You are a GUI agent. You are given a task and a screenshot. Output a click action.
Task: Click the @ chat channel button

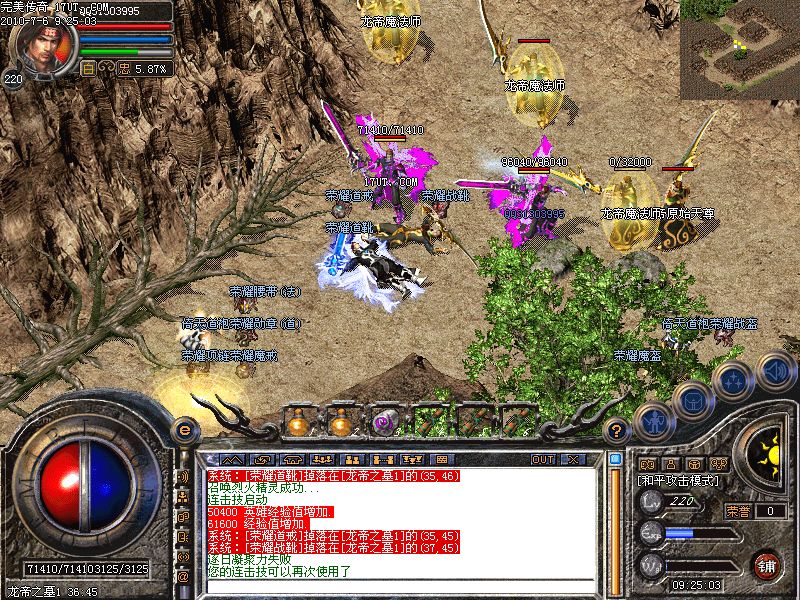[183, 577]
